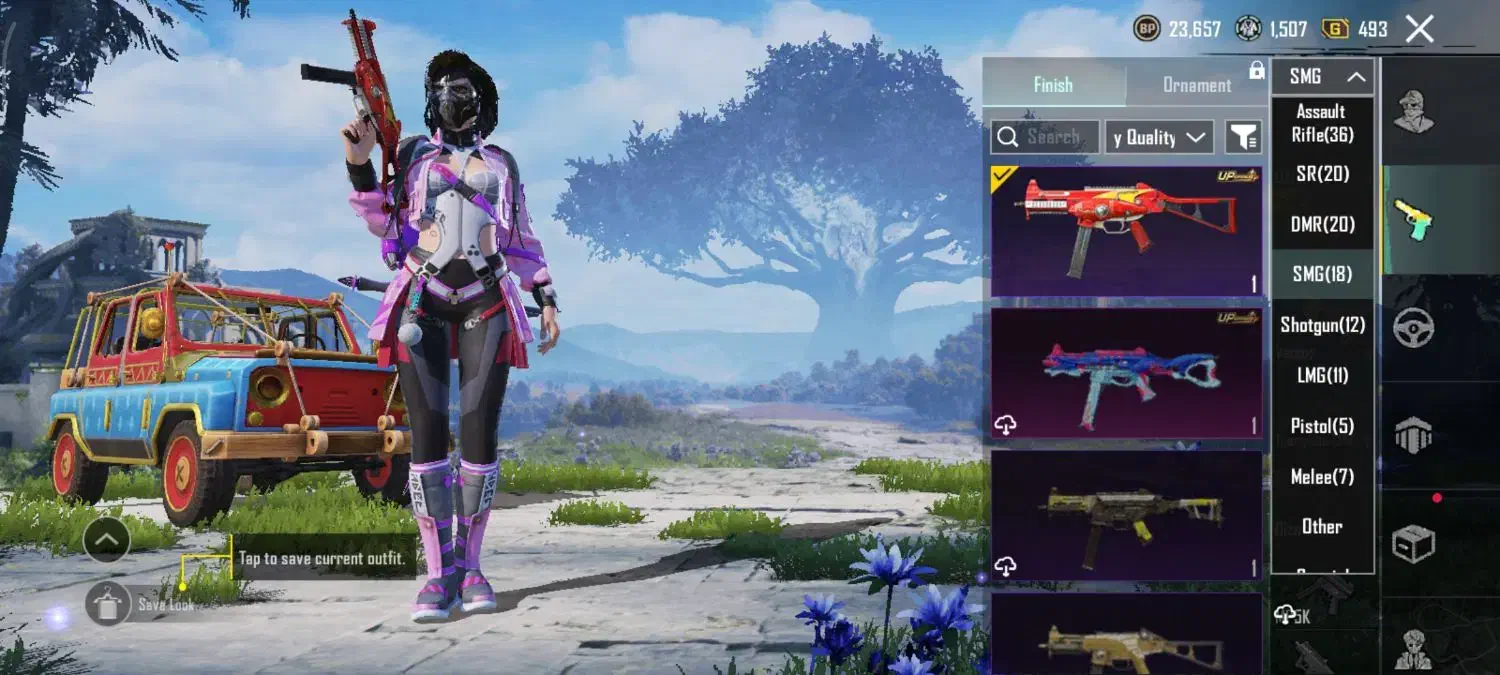Select the red UMP skin thumbnail

[1126, 231]
